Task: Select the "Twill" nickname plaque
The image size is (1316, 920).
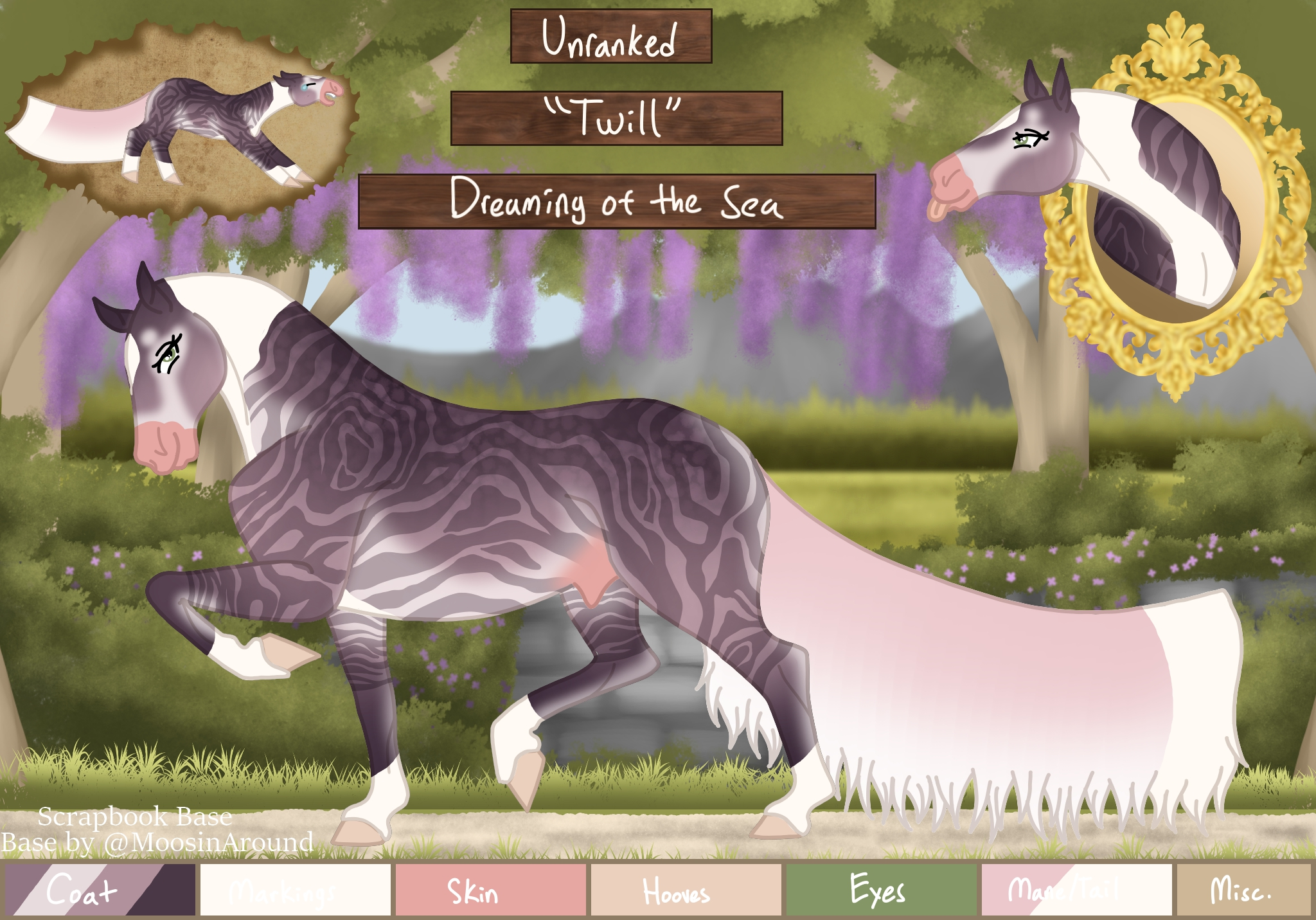Action: click(x=616, y=118)
